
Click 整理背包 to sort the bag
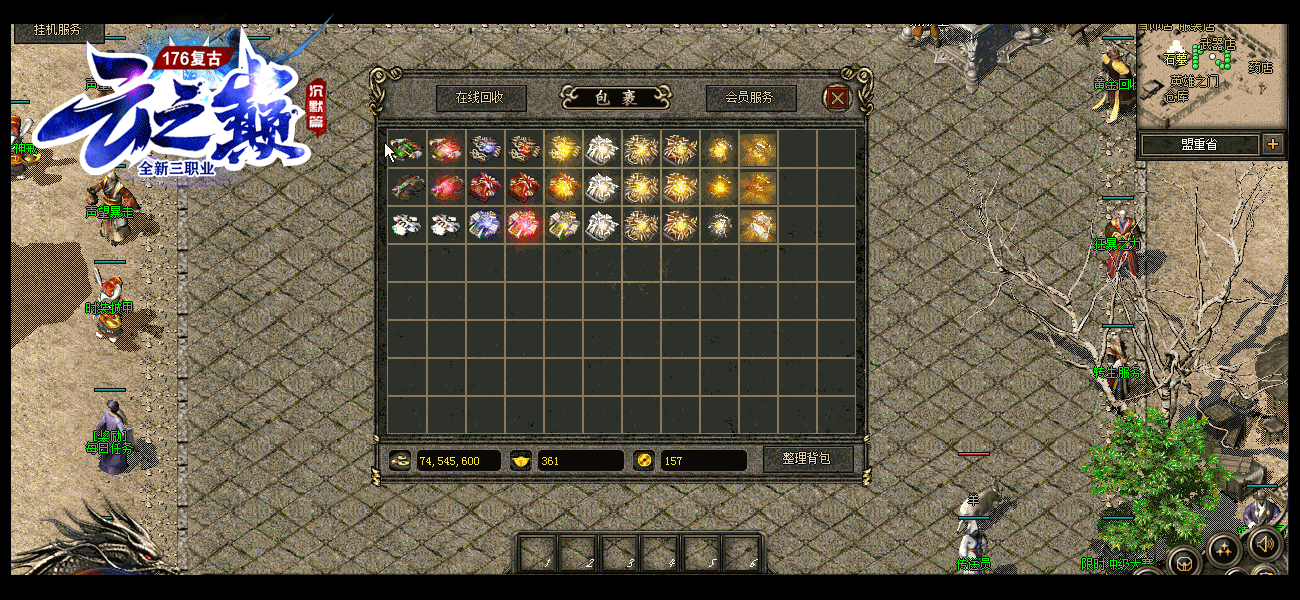[x=808, y=459]
